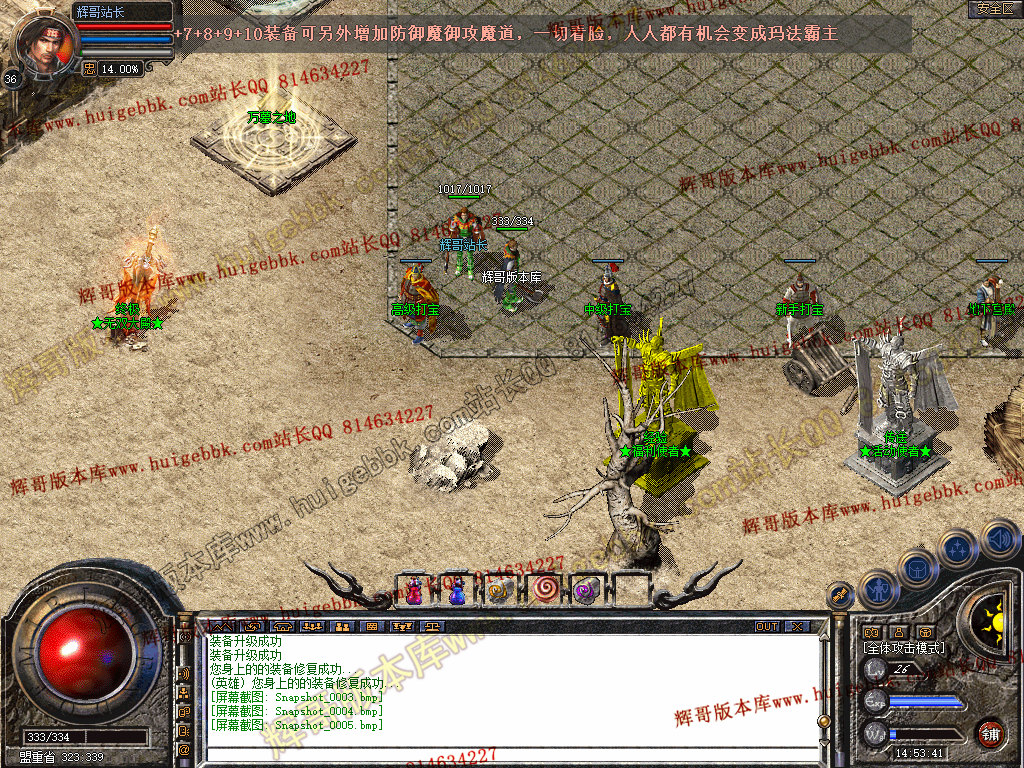Click the small orange satellite icon button
This screenshot has height=768, width=1024.
pyautogui.click(x=839, y=596)
